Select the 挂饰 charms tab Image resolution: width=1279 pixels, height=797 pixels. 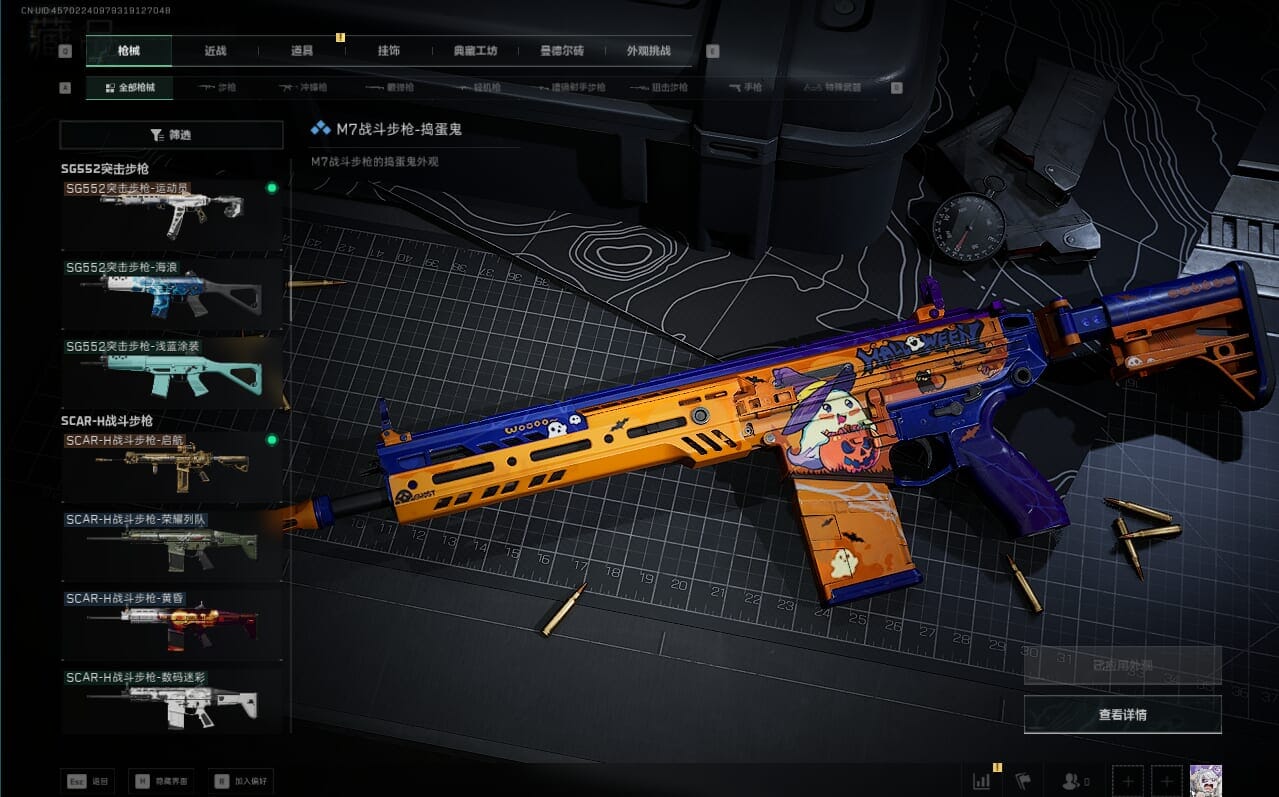point(389,51)
